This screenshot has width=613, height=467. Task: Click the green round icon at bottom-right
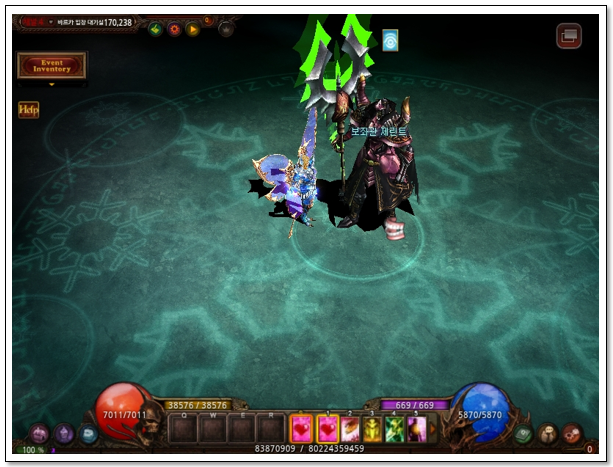tap(523, 434)
